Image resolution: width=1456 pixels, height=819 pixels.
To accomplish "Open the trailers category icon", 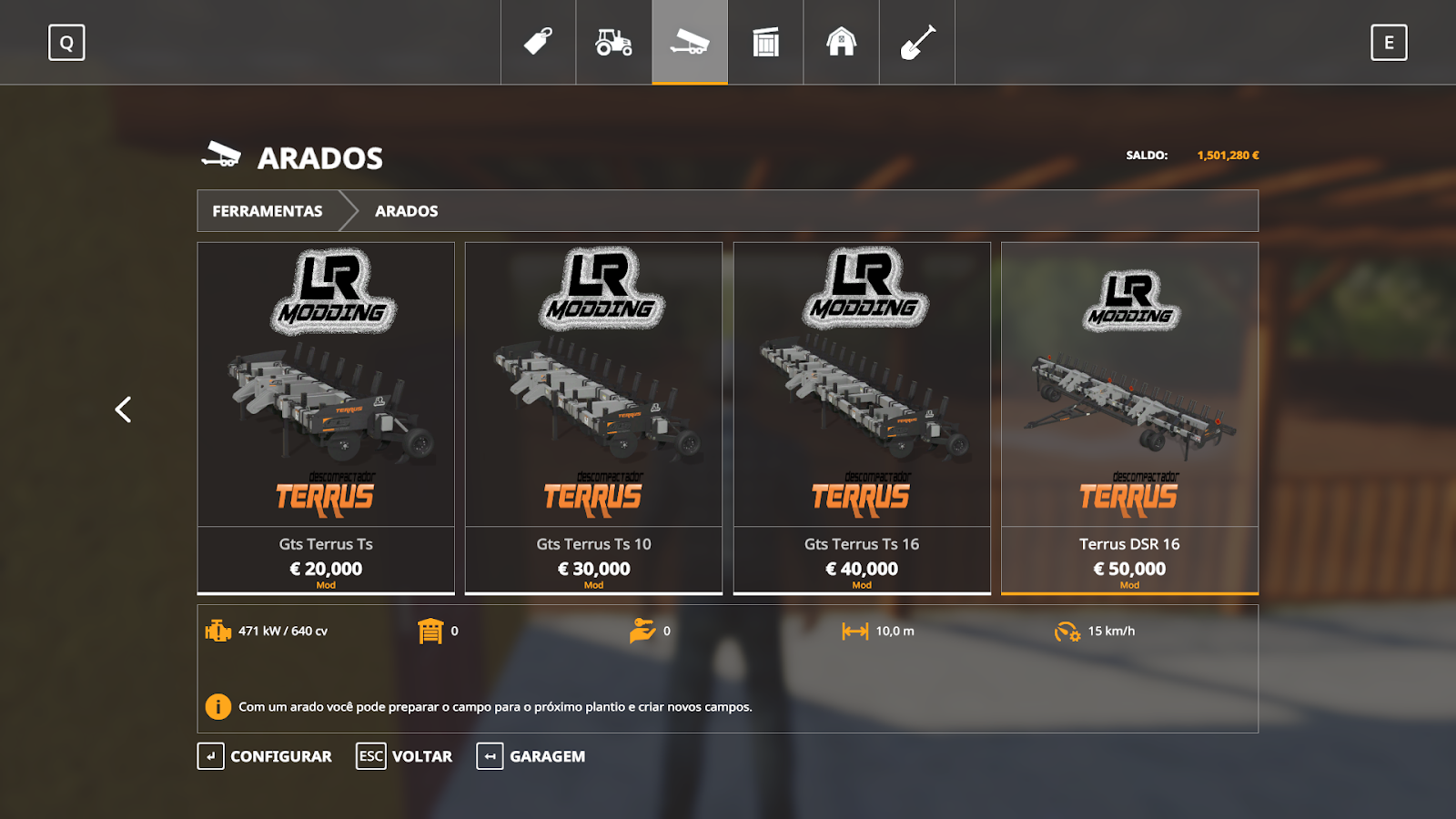I will pyautogui.click(x=689, y=41).
